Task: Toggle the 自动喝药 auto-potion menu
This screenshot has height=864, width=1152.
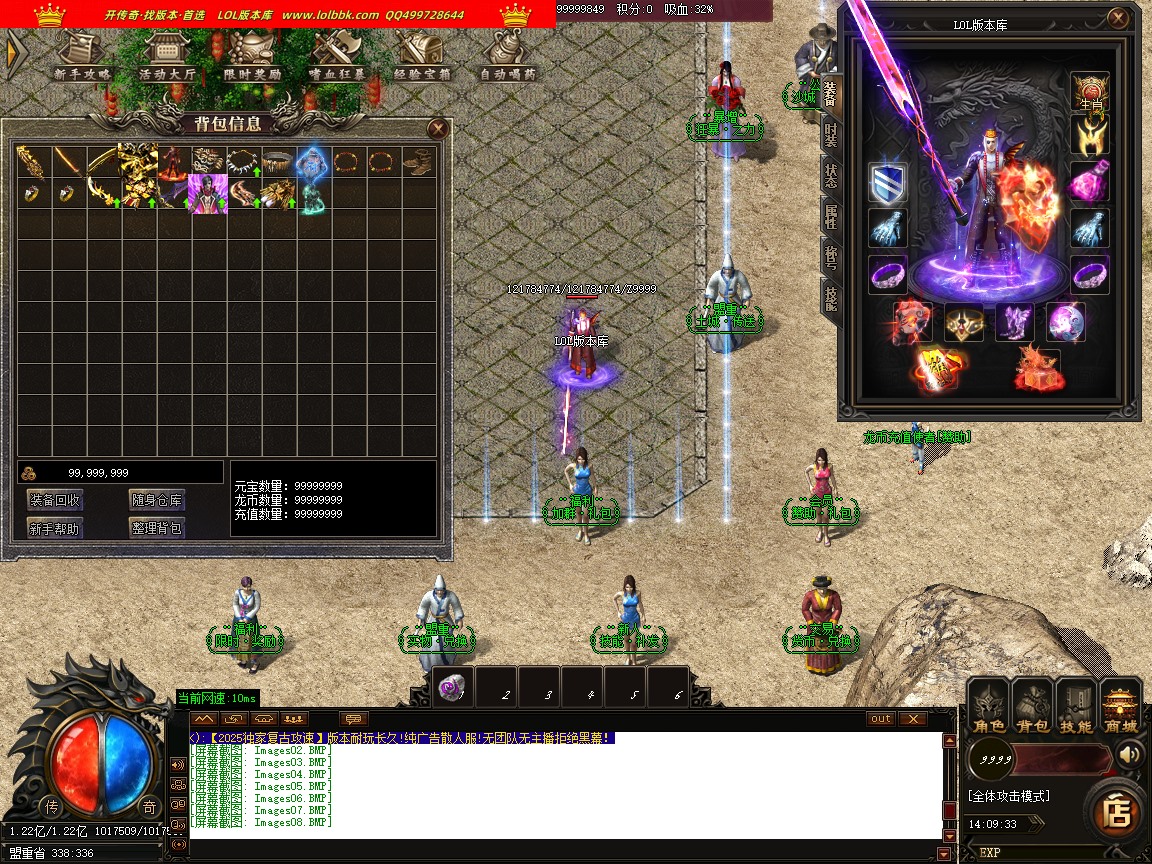Action: pos(507,55)
